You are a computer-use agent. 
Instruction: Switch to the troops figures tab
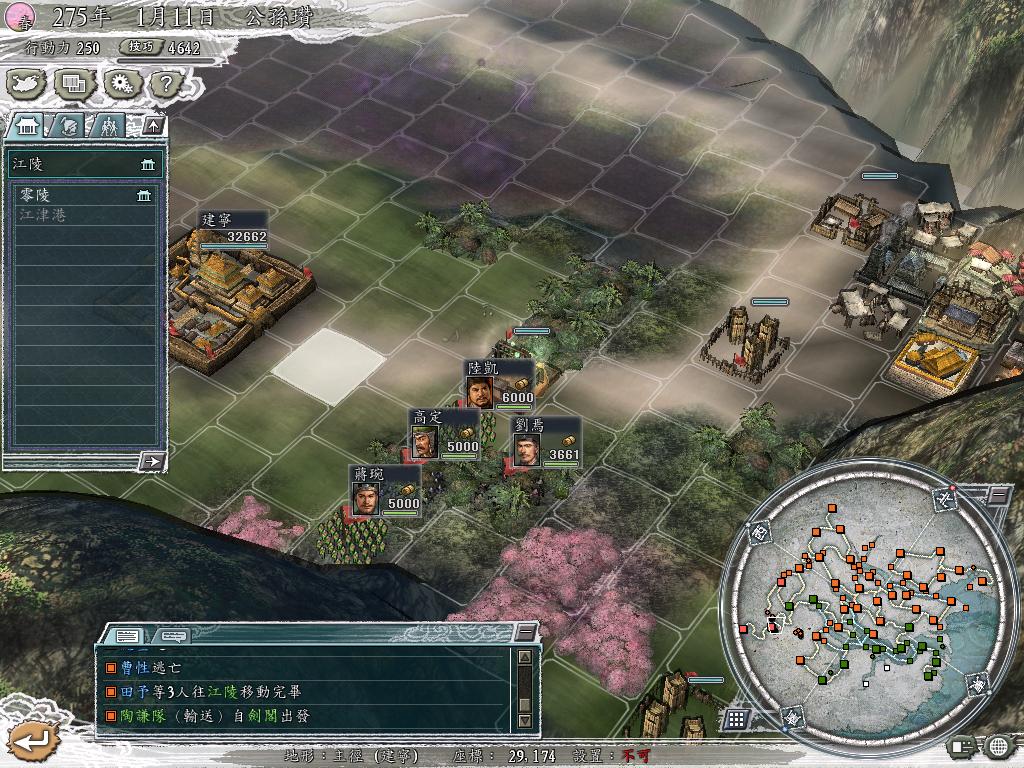[109, 125]
